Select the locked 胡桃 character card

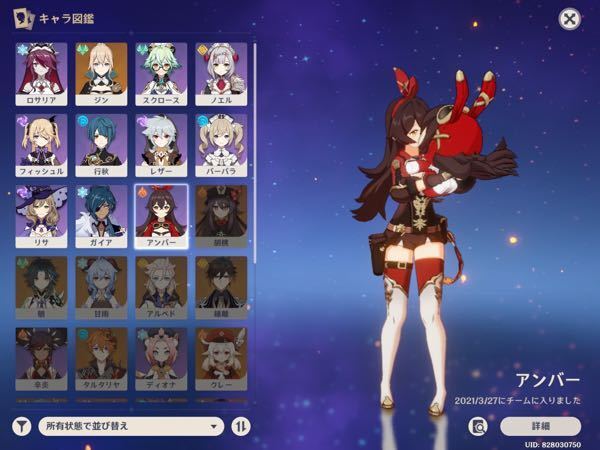pyautogui.click(x=221, y=216)
